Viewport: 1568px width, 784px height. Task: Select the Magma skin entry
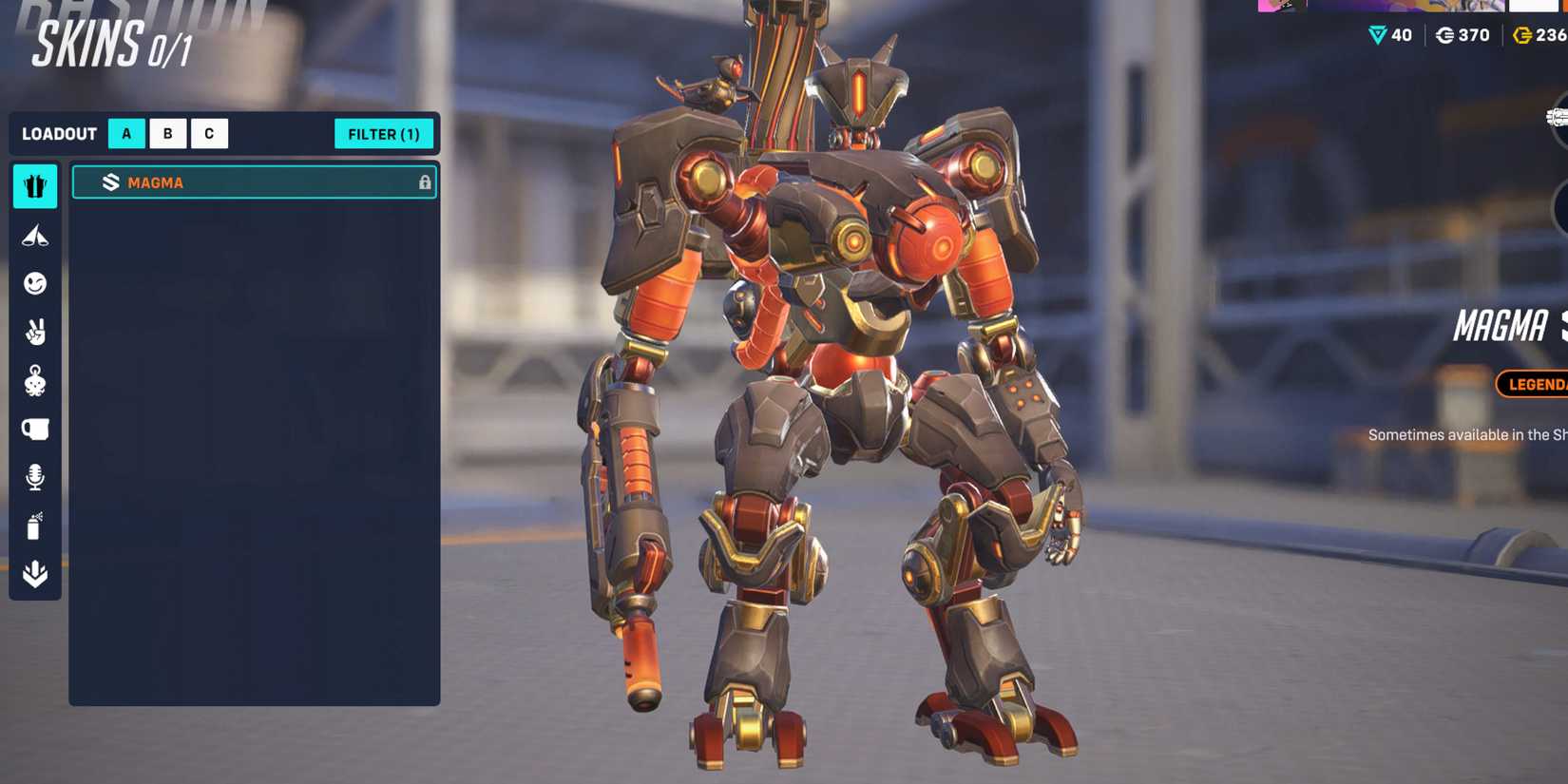coord(254,182)
